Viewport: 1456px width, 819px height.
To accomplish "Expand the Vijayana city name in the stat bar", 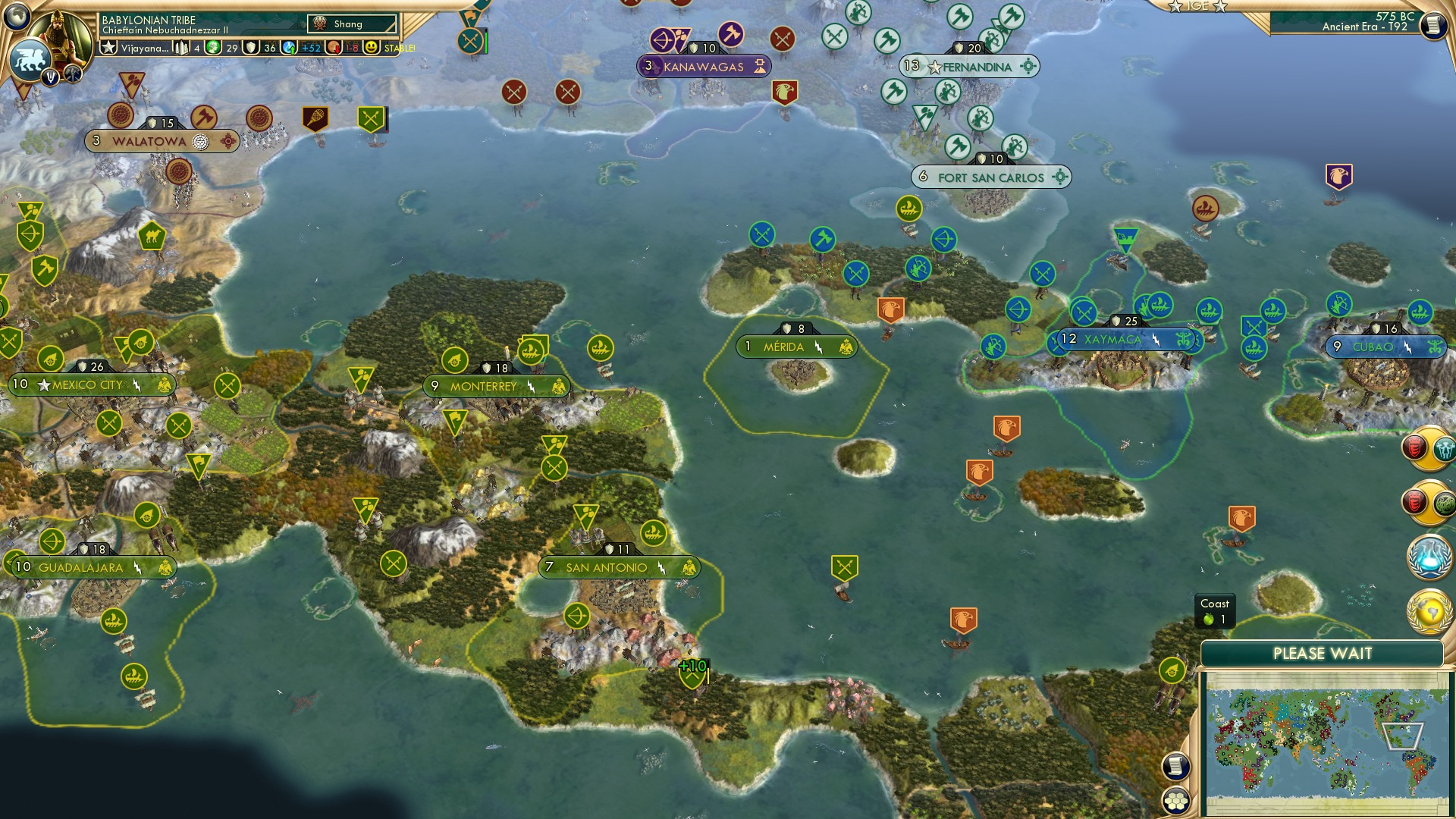I will tap(144, 49).
